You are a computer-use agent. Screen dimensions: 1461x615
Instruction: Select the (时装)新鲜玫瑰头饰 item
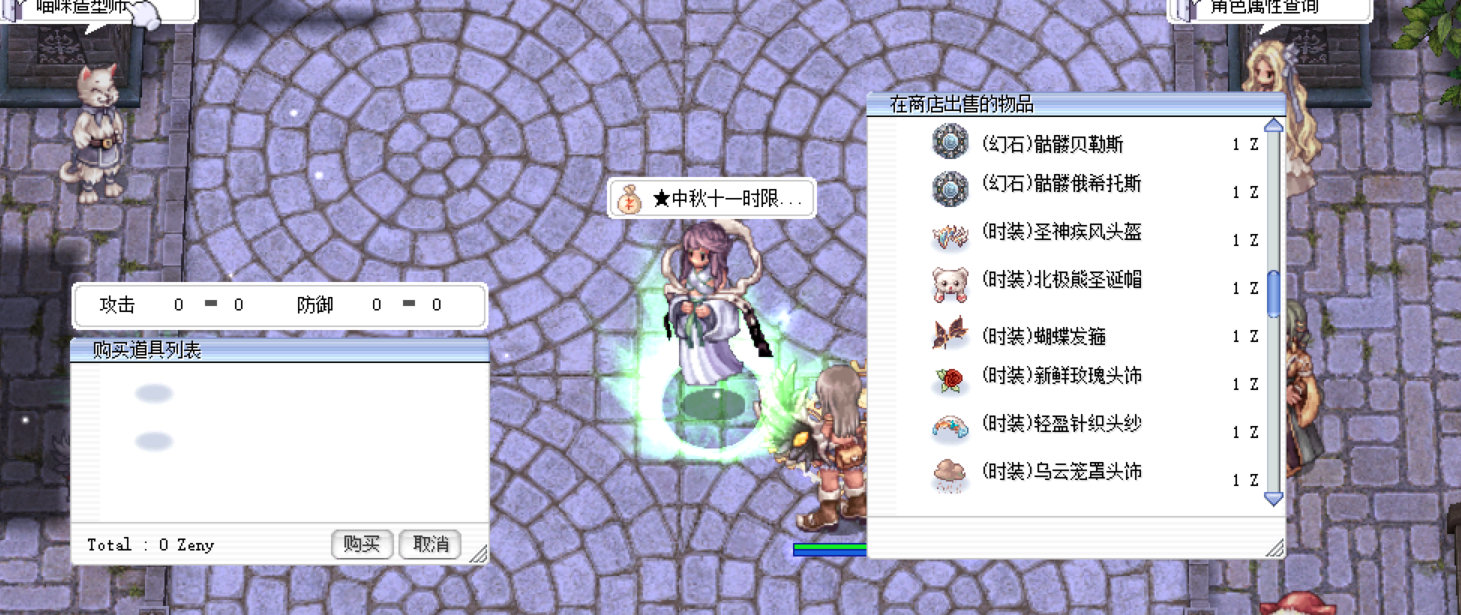tap(1060, 377)
